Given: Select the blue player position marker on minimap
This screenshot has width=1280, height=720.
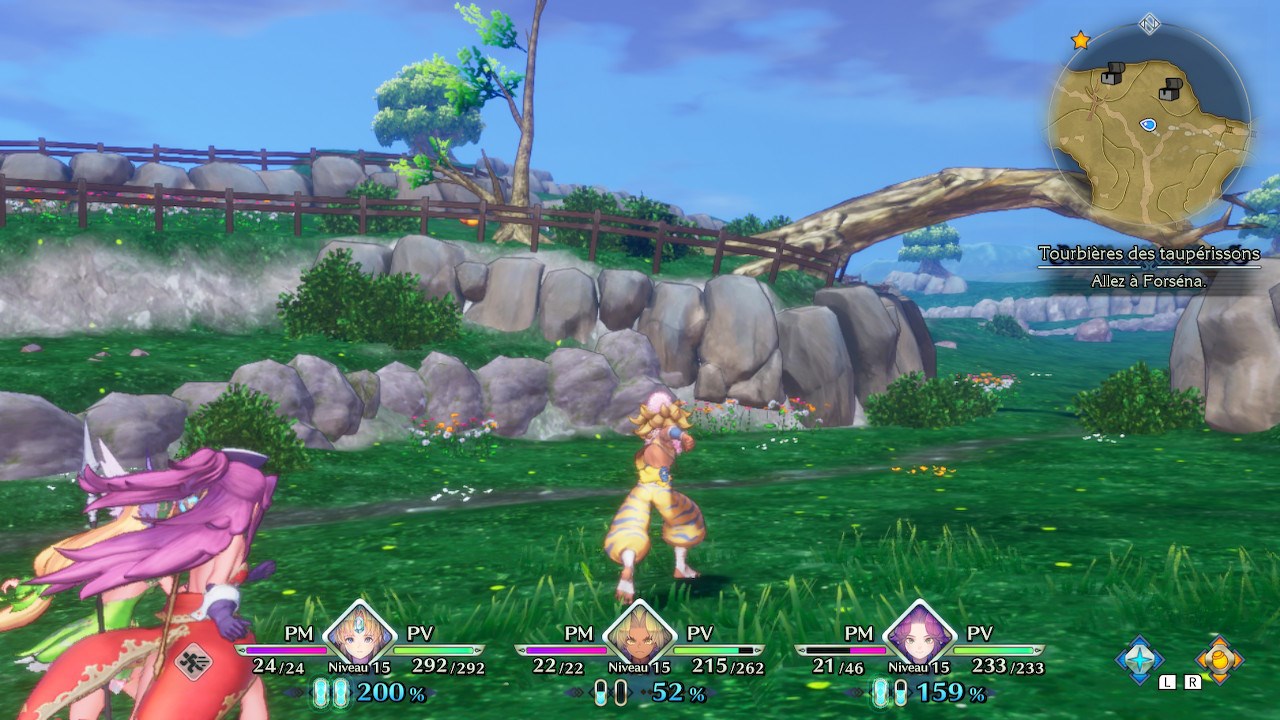Looking at the screenshot, I should [1148, 124].
